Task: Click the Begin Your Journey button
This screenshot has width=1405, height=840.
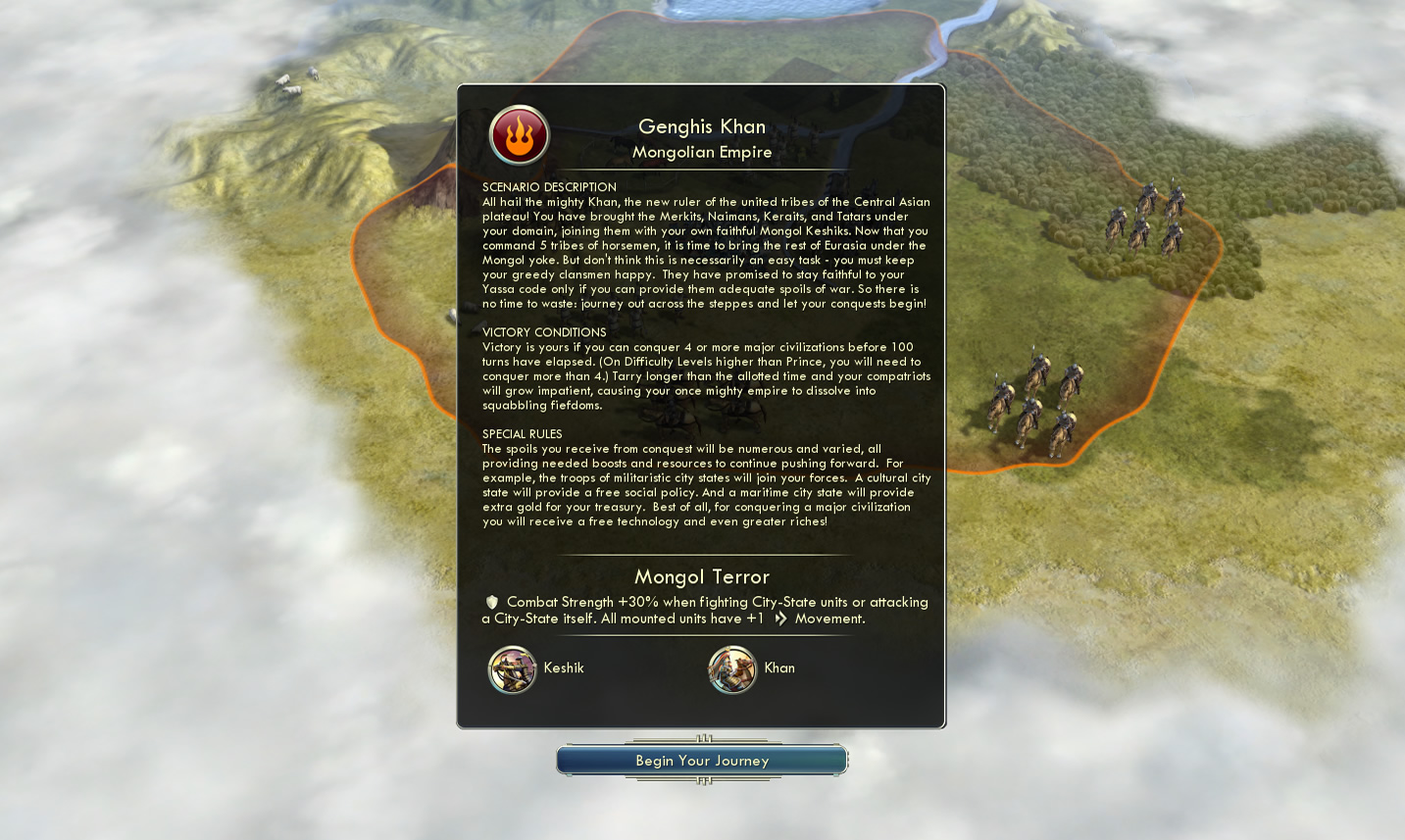Action: tap(702, 761)
